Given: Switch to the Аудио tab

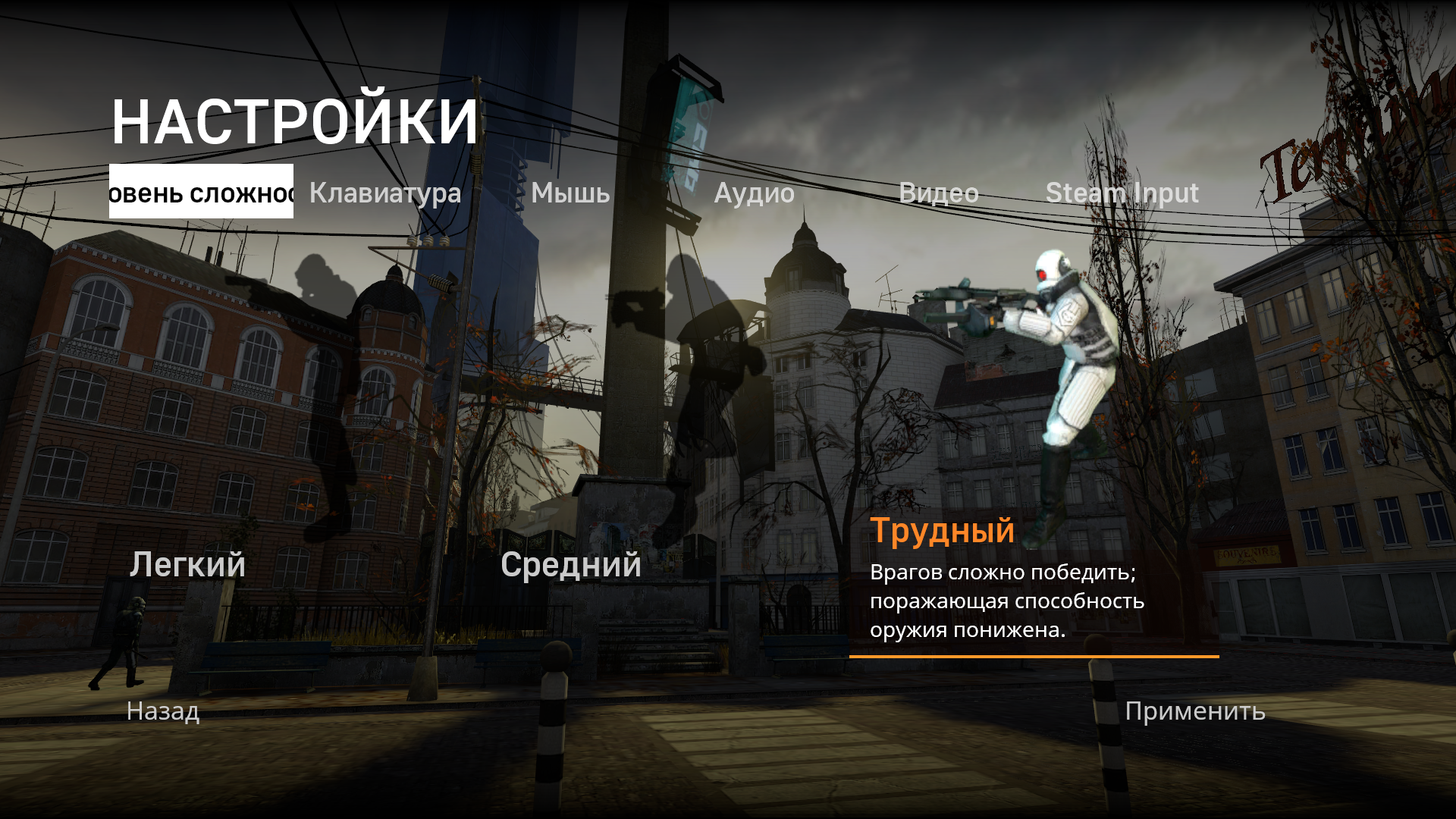Looking at the screenshot, I should click(x=755, y=193).
